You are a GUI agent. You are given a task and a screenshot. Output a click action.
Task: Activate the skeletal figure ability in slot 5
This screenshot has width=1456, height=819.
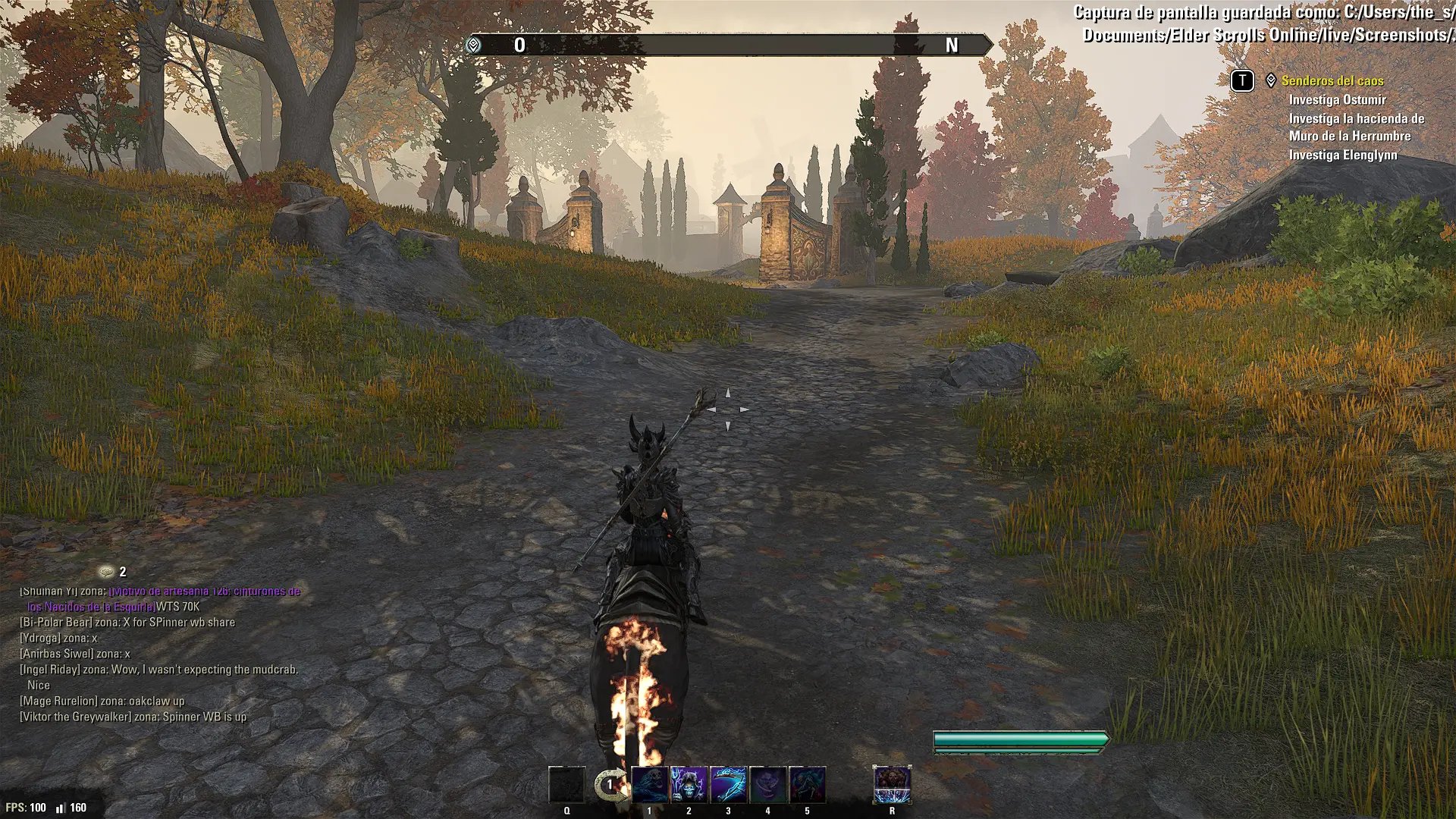(x=808, y=785)
